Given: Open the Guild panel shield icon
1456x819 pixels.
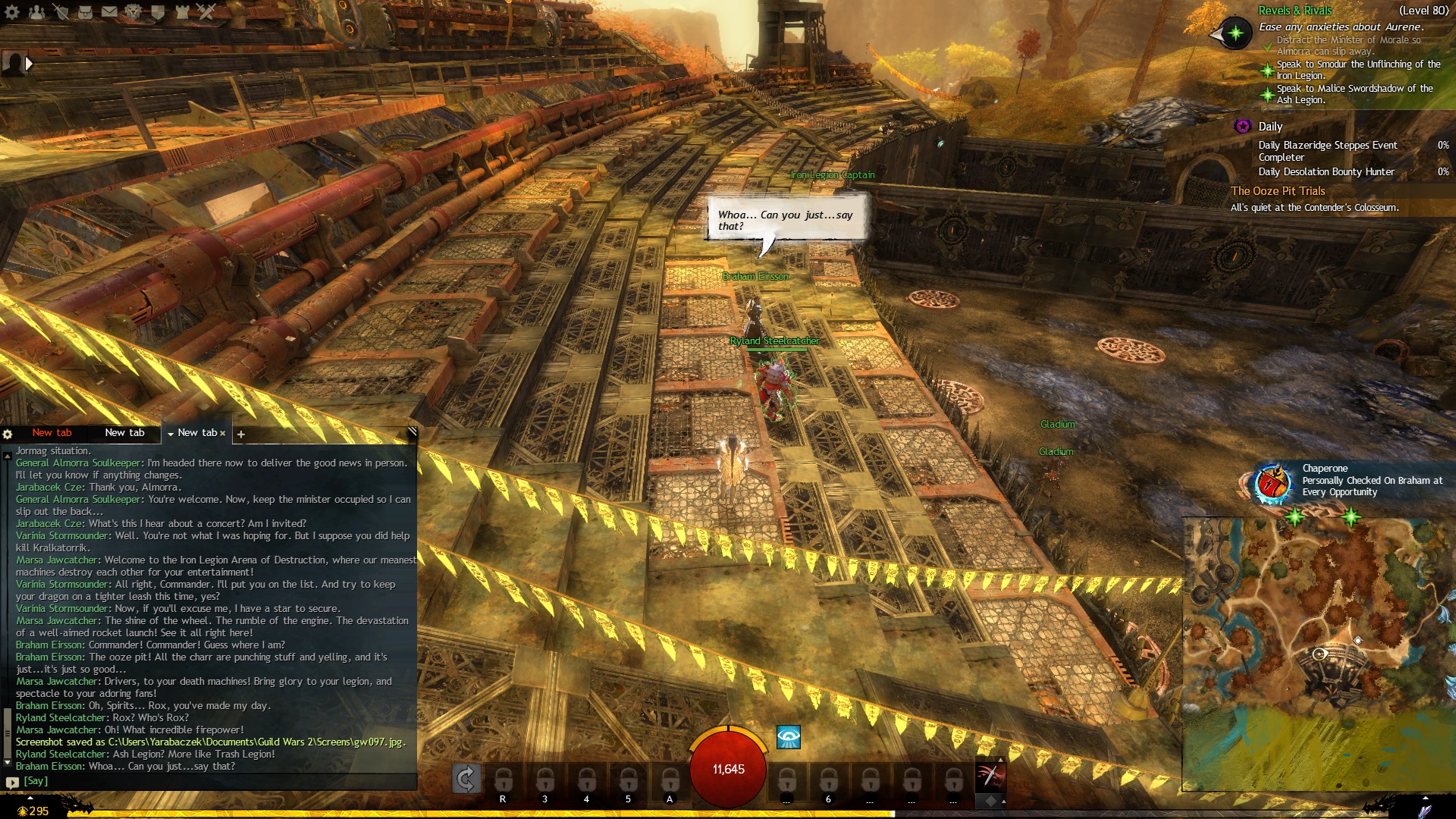Looking at the screenshot, I should [x=158, y=11].
